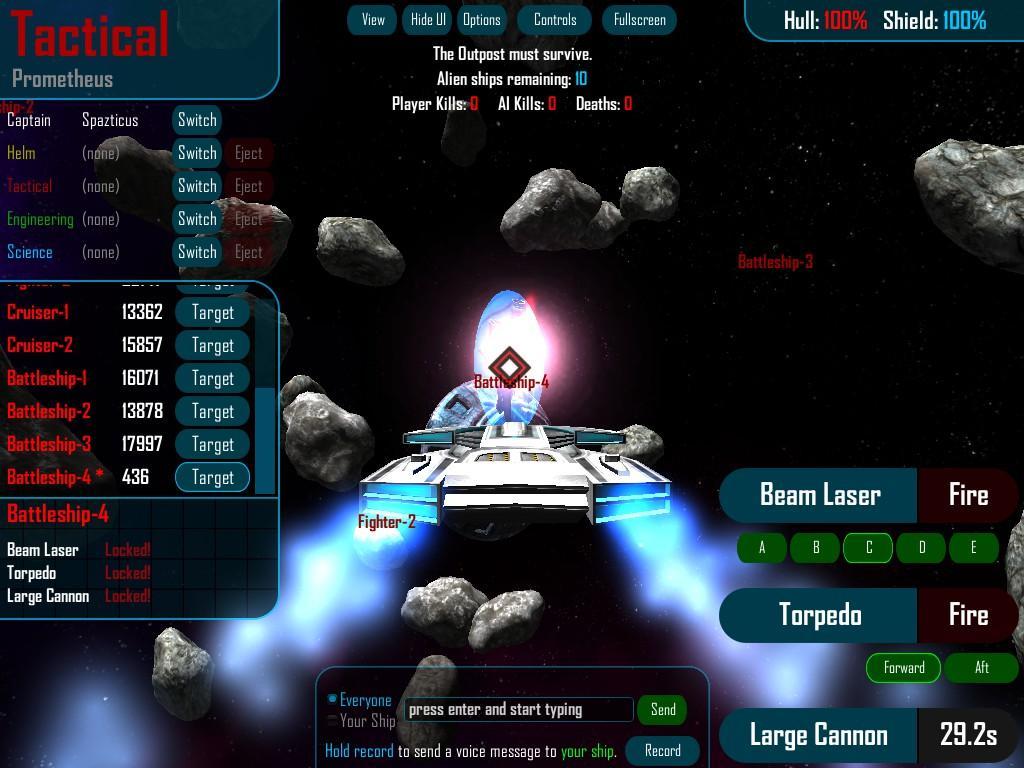This screenshot has width=1024, height=768.
Task: Open the Options menu
Action: click(481, 20)
